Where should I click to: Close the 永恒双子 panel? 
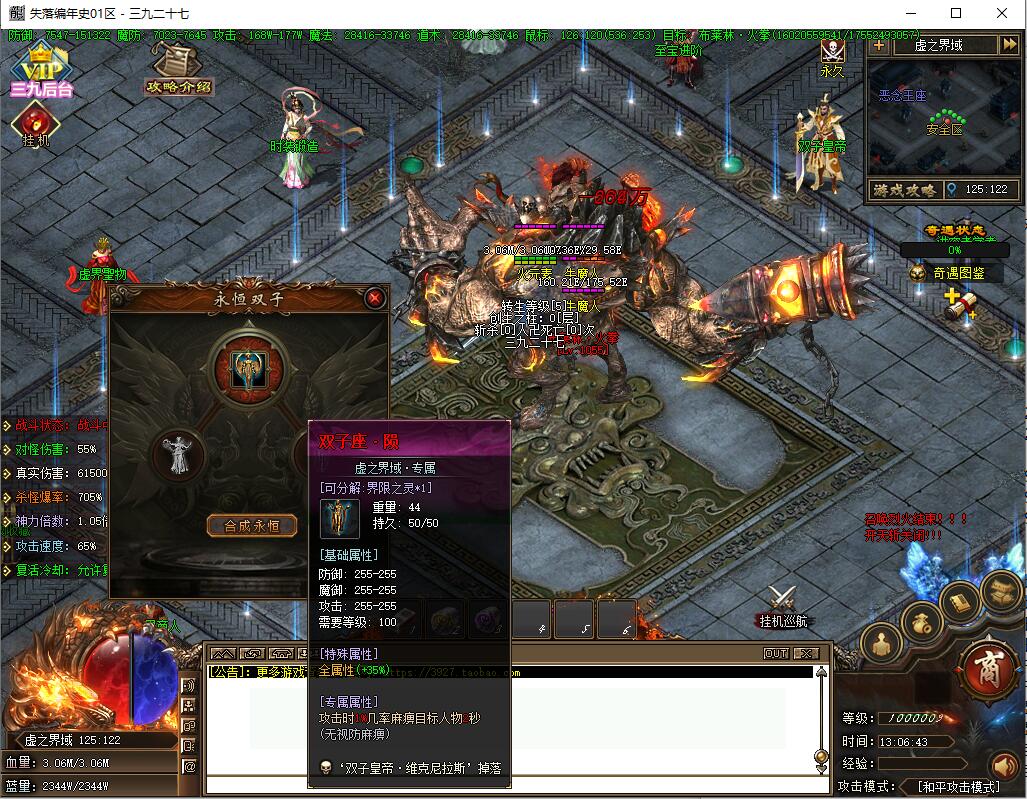point(375,298)
